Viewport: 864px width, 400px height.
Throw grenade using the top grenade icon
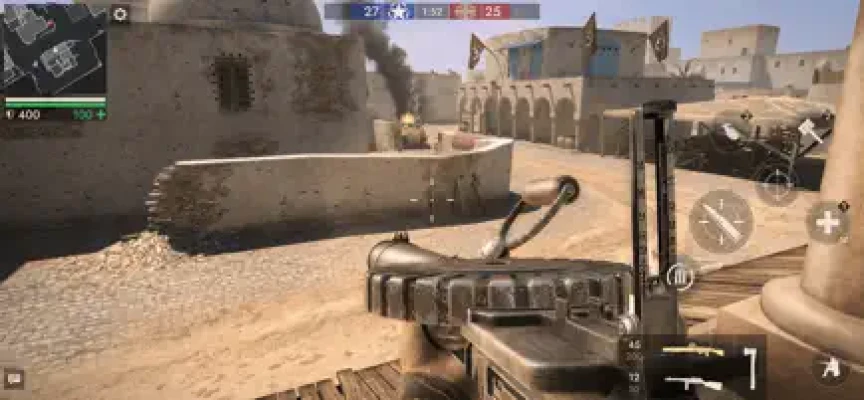click(x=733, y=130)
